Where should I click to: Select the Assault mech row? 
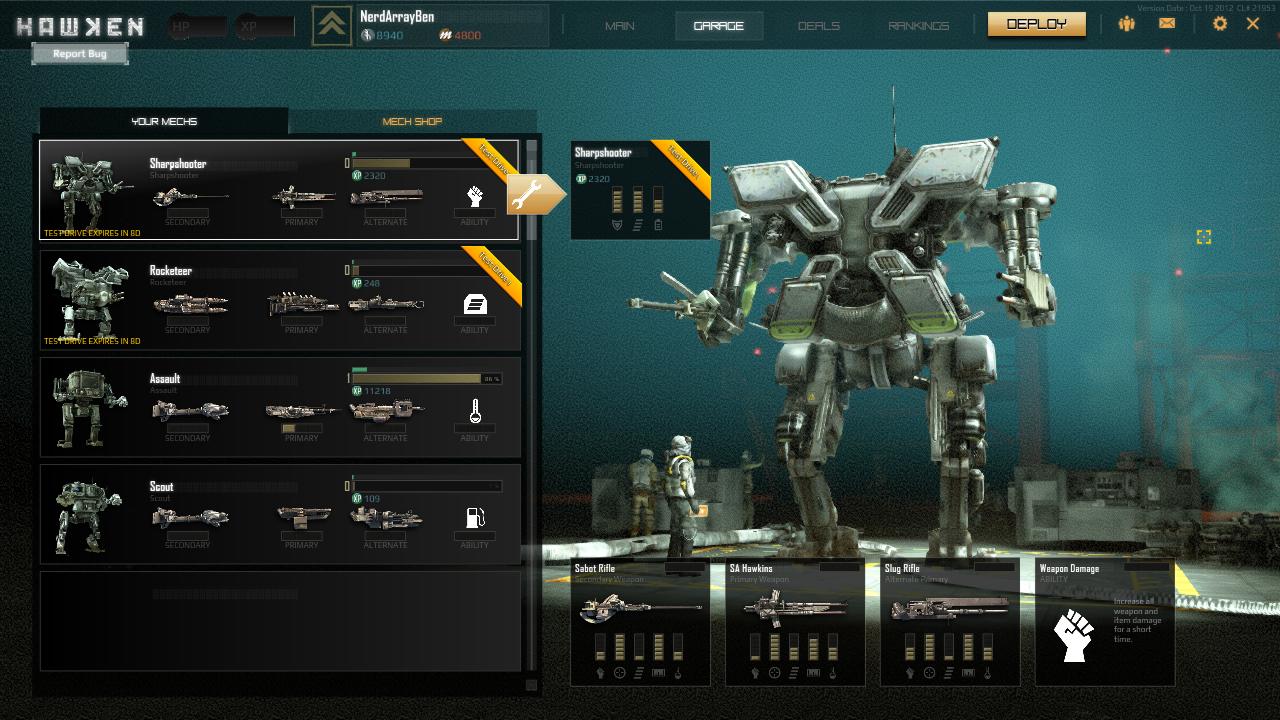pos(279,407)
